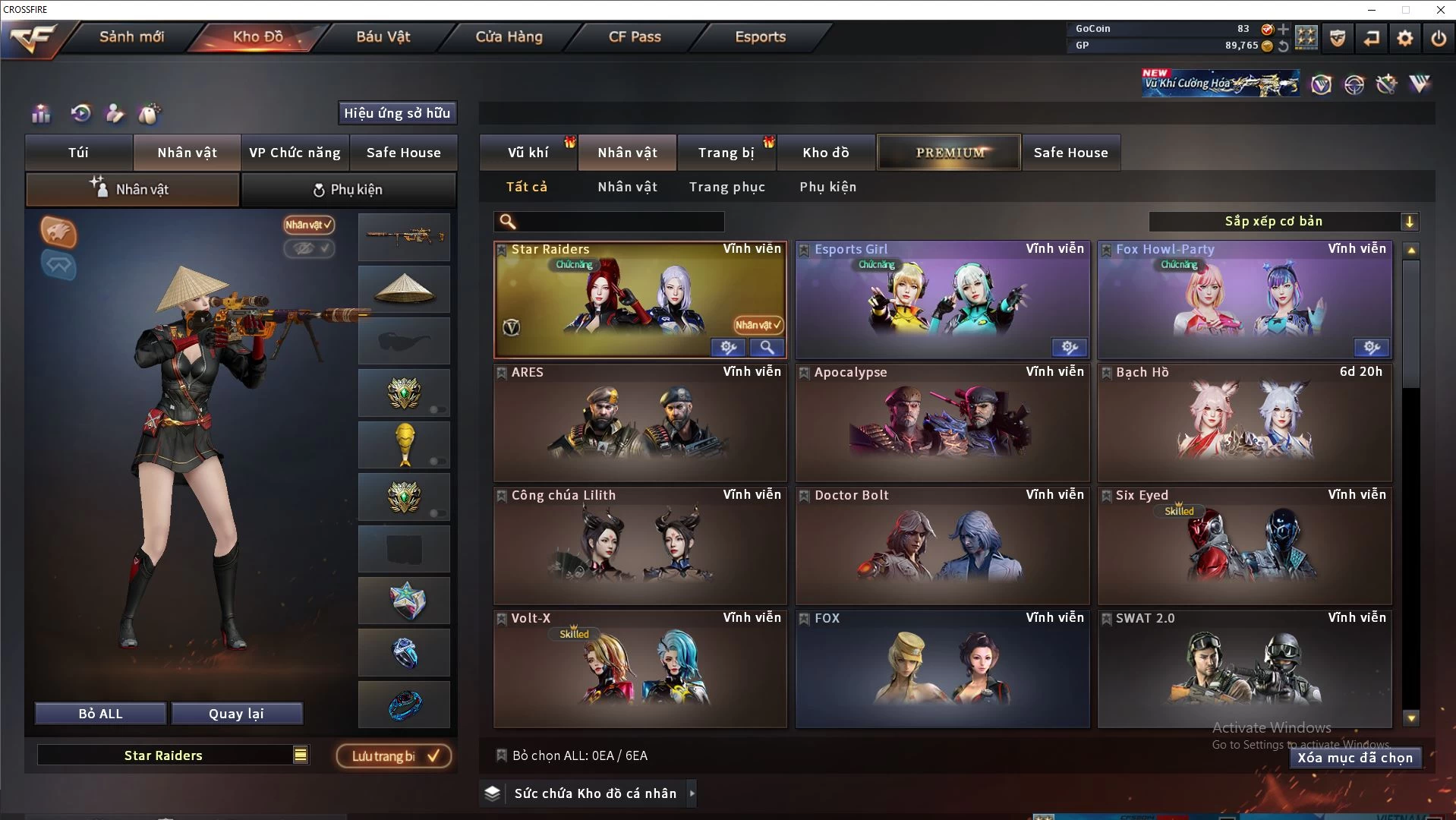Filter by Trang phục category

pos(726,187)
